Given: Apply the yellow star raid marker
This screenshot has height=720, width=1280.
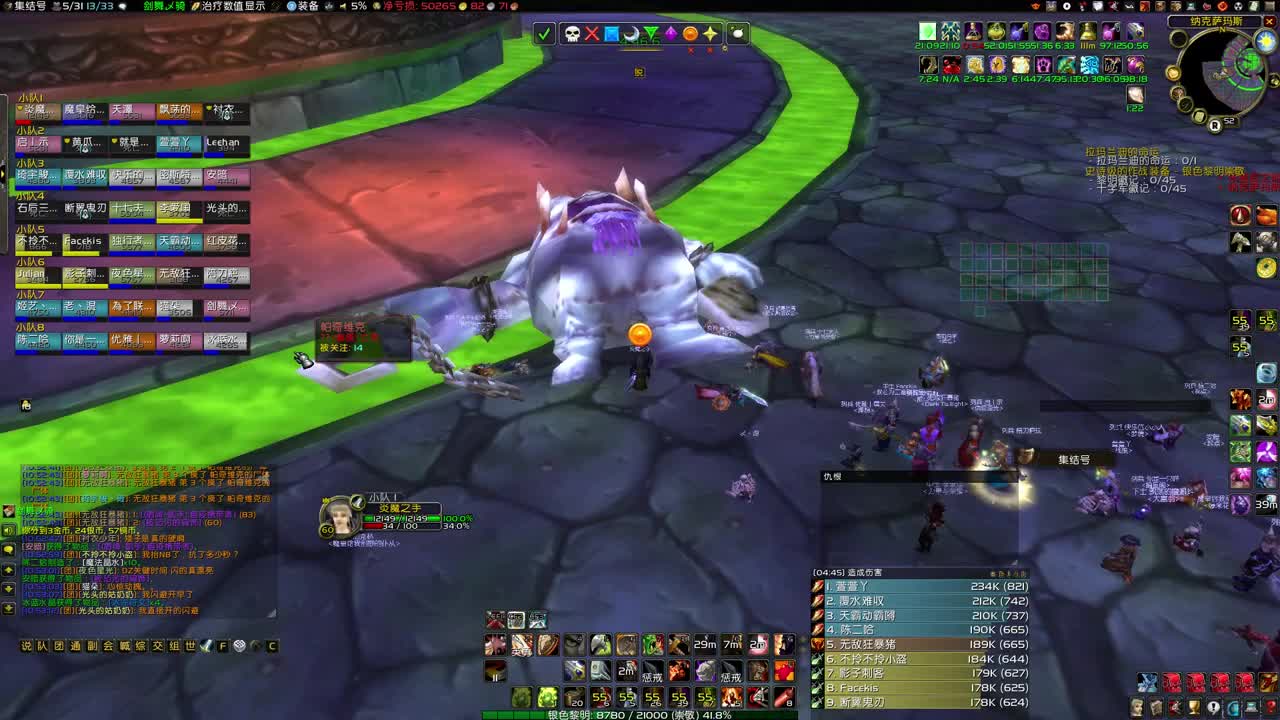Looking at the screenshot, I should click(710, 34).
